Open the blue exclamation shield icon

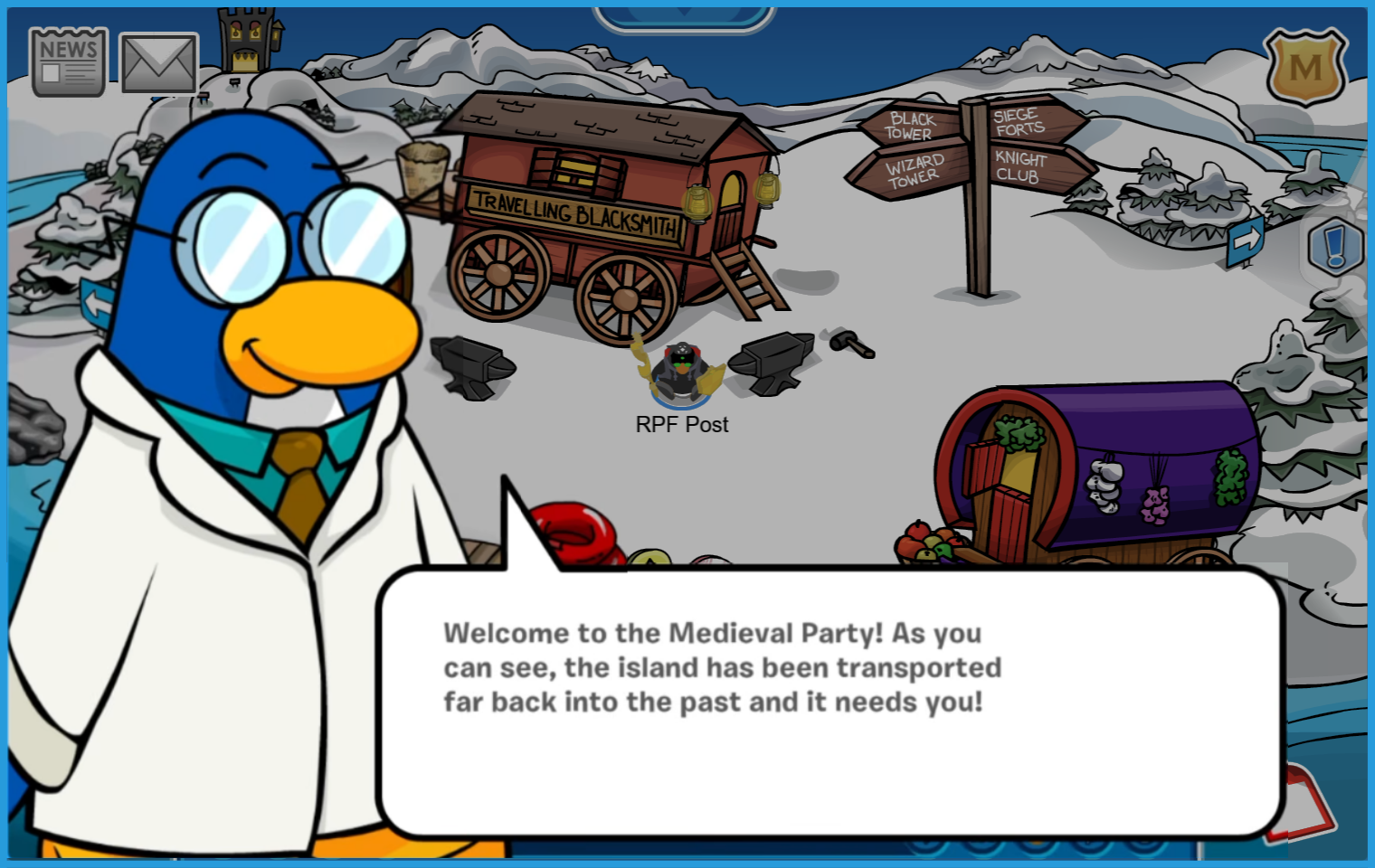click(x=1337, y=246)
